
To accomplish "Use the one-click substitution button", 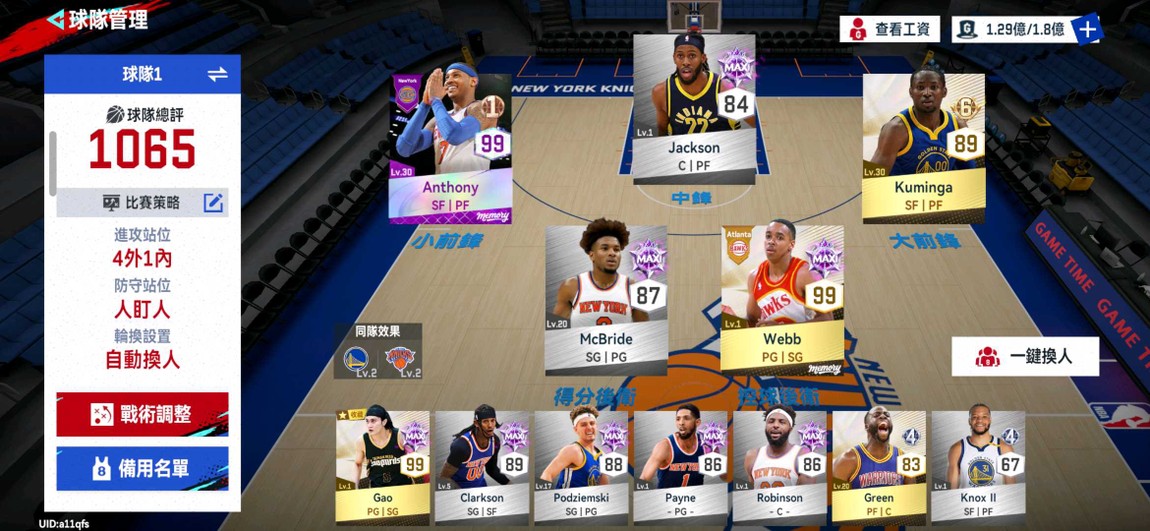I will pos(1025,357).
